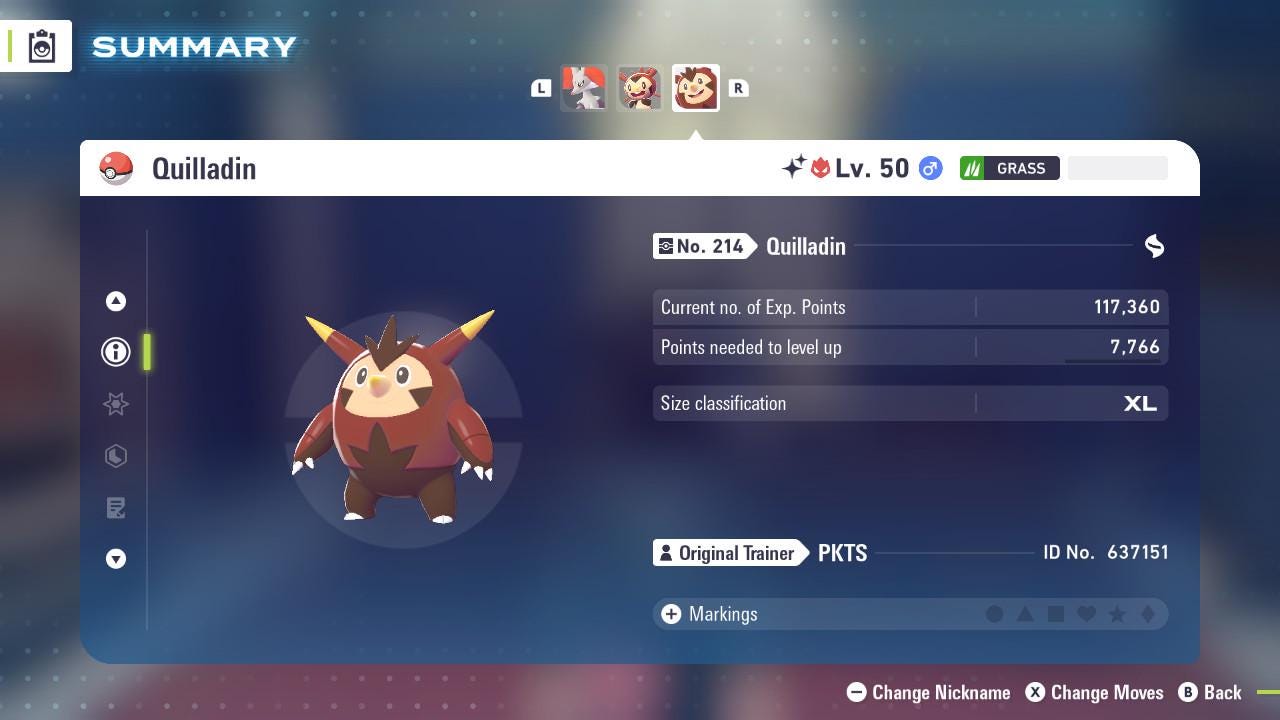This screenshot has height=720, width=1280.
Task: Switch to Quilladin's tab in the party strip
Action: pyautogui.click(x=695, y=87)
